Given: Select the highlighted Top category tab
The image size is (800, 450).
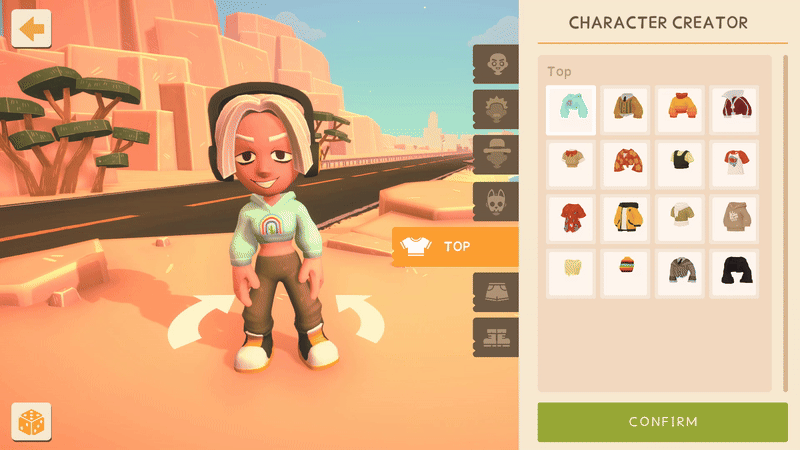Looking at the screenshot, I should tap(455, 246).
